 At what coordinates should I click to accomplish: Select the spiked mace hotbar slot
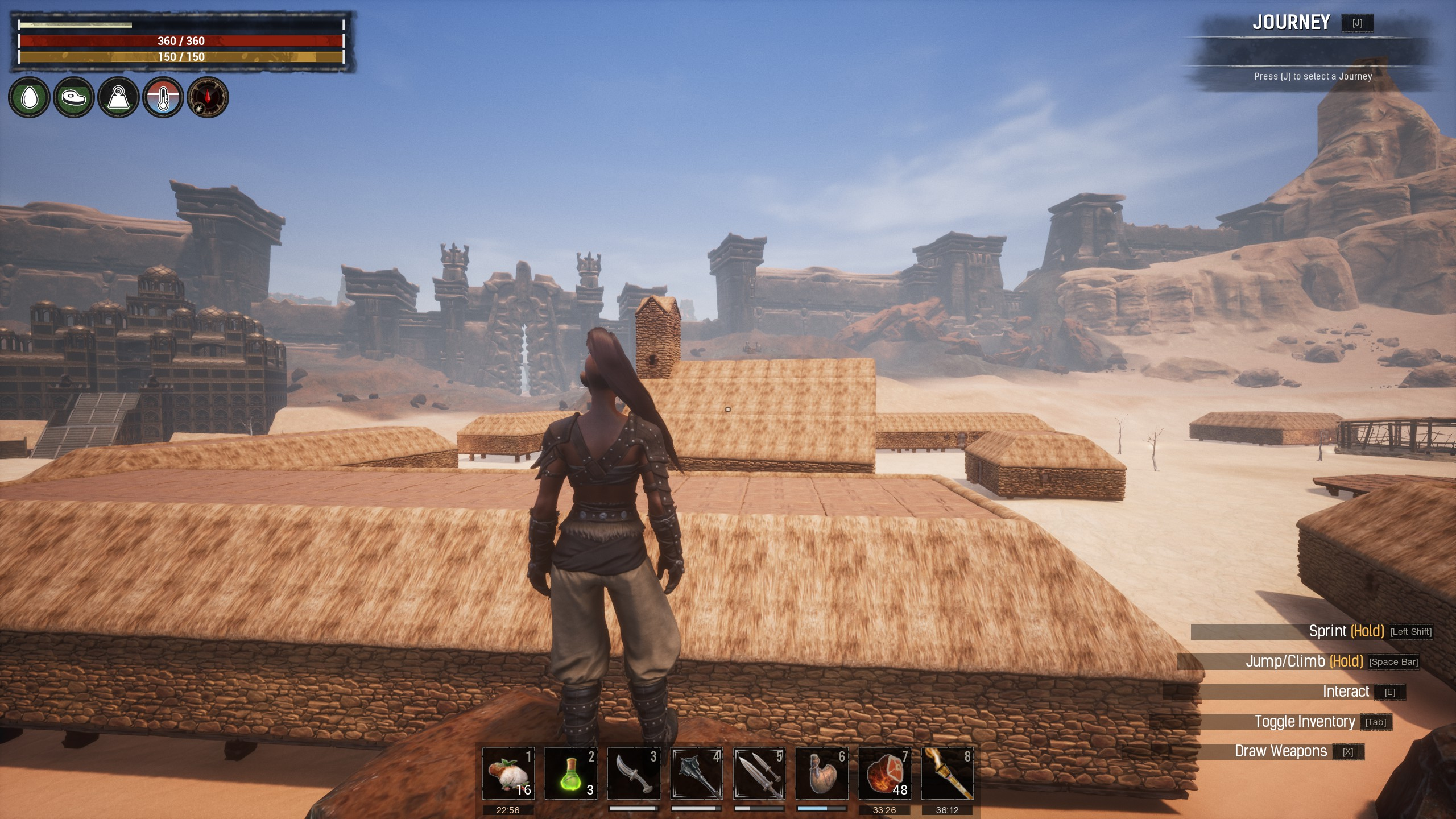tap(696, 773)
